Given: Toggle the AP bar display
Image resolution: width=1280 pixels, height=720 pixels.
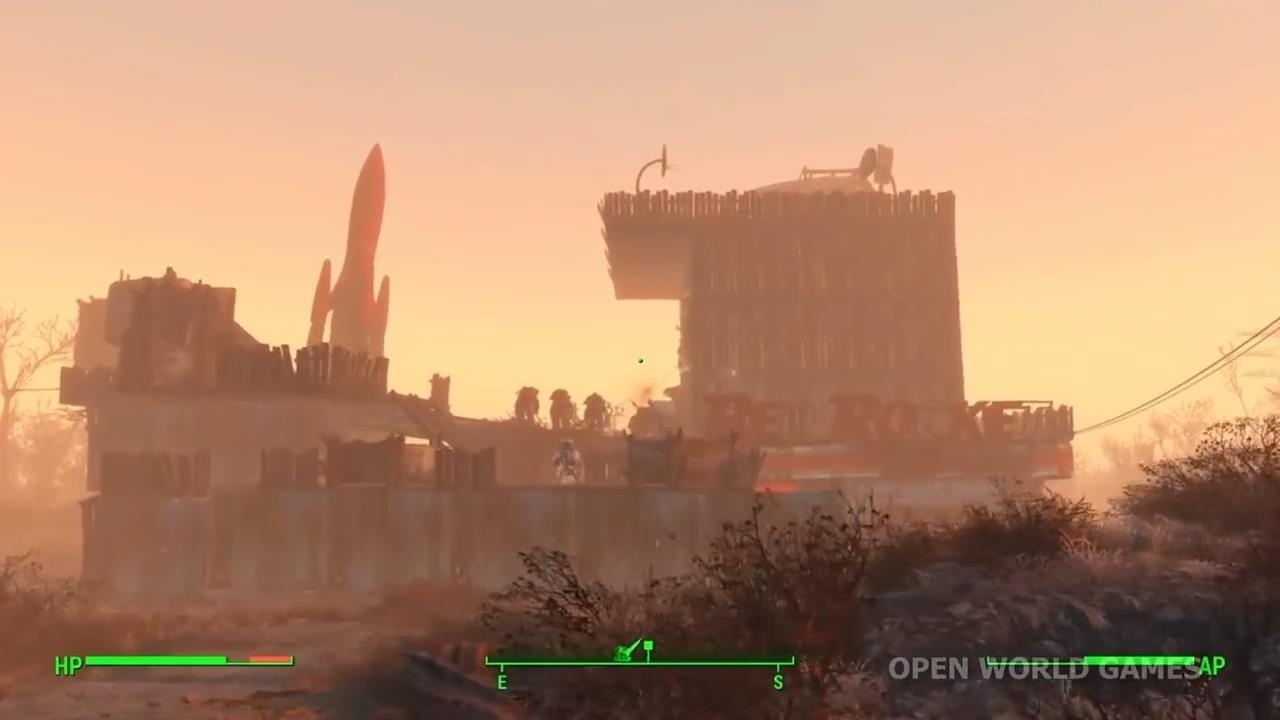Looking at the screenshot, I should (x=1100, y=661).
